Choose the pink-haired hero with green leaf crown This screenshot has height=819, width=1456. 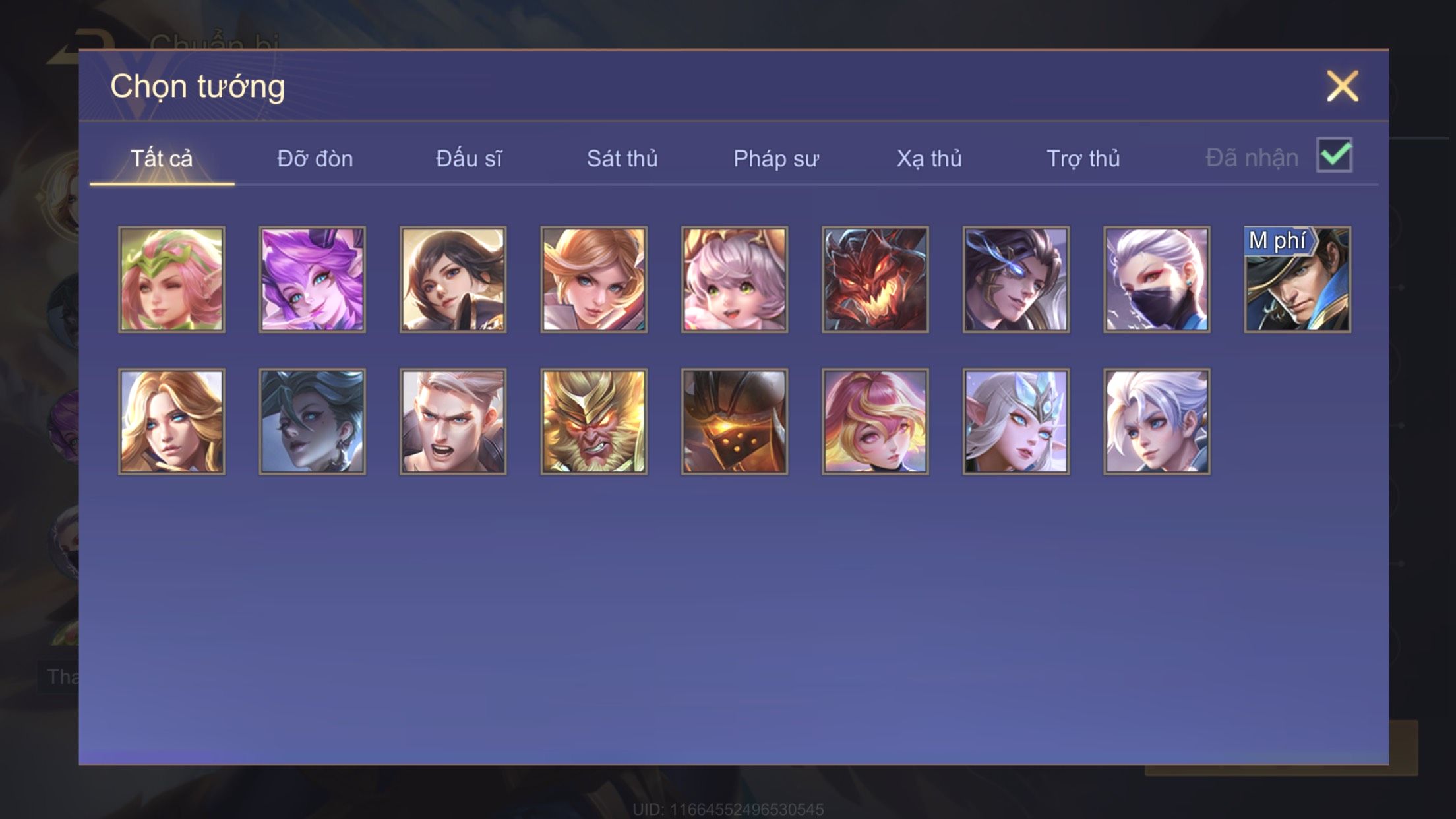pyautogui.click(x=171, y=280)
